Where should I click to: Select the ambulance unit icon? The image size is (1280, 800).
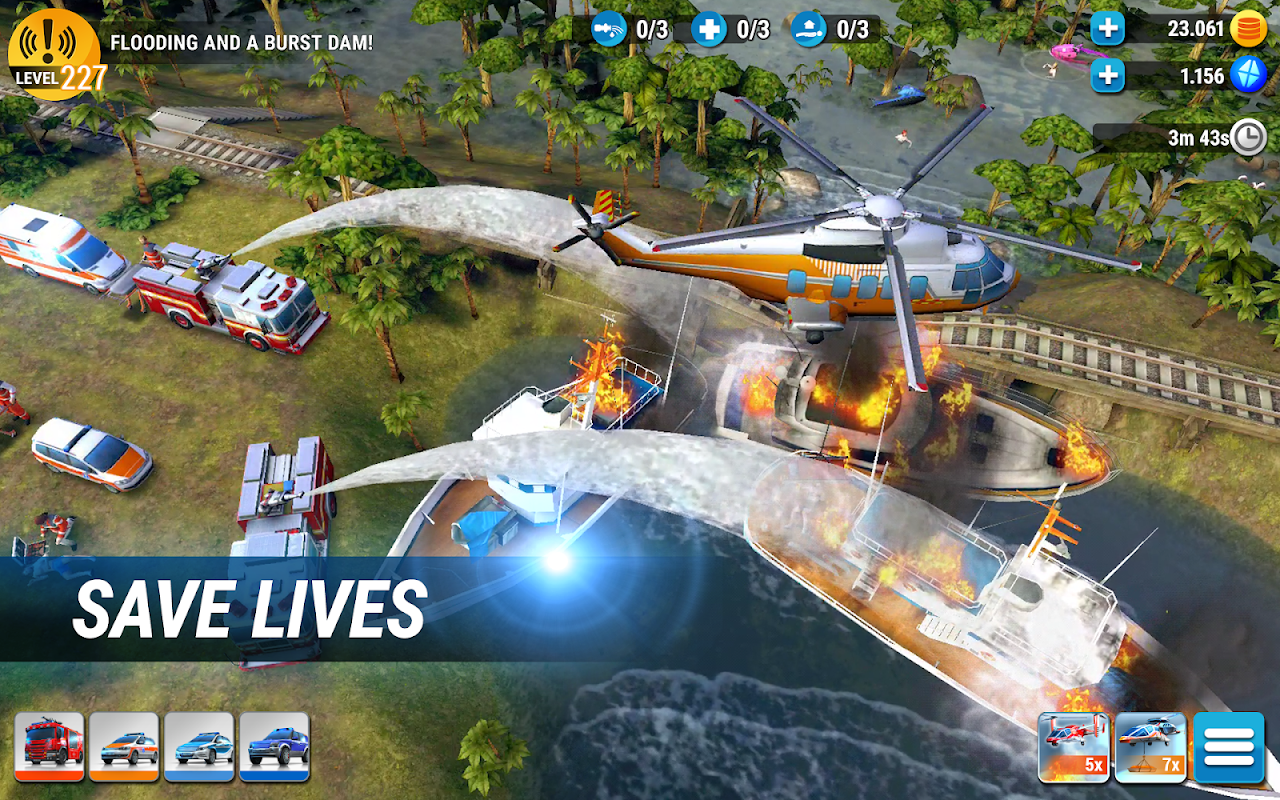tap(122, 745)
